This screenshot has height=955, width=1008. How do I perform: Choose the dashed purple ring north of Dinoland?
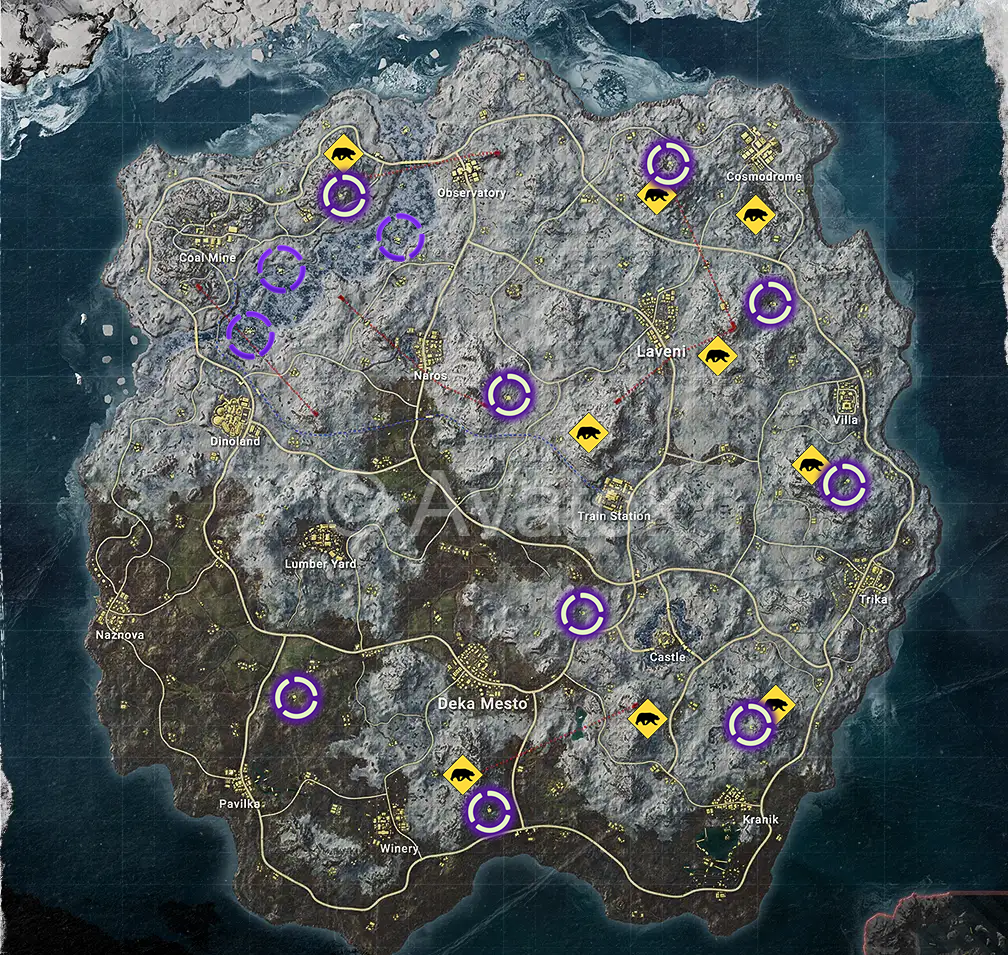[250, 335]
